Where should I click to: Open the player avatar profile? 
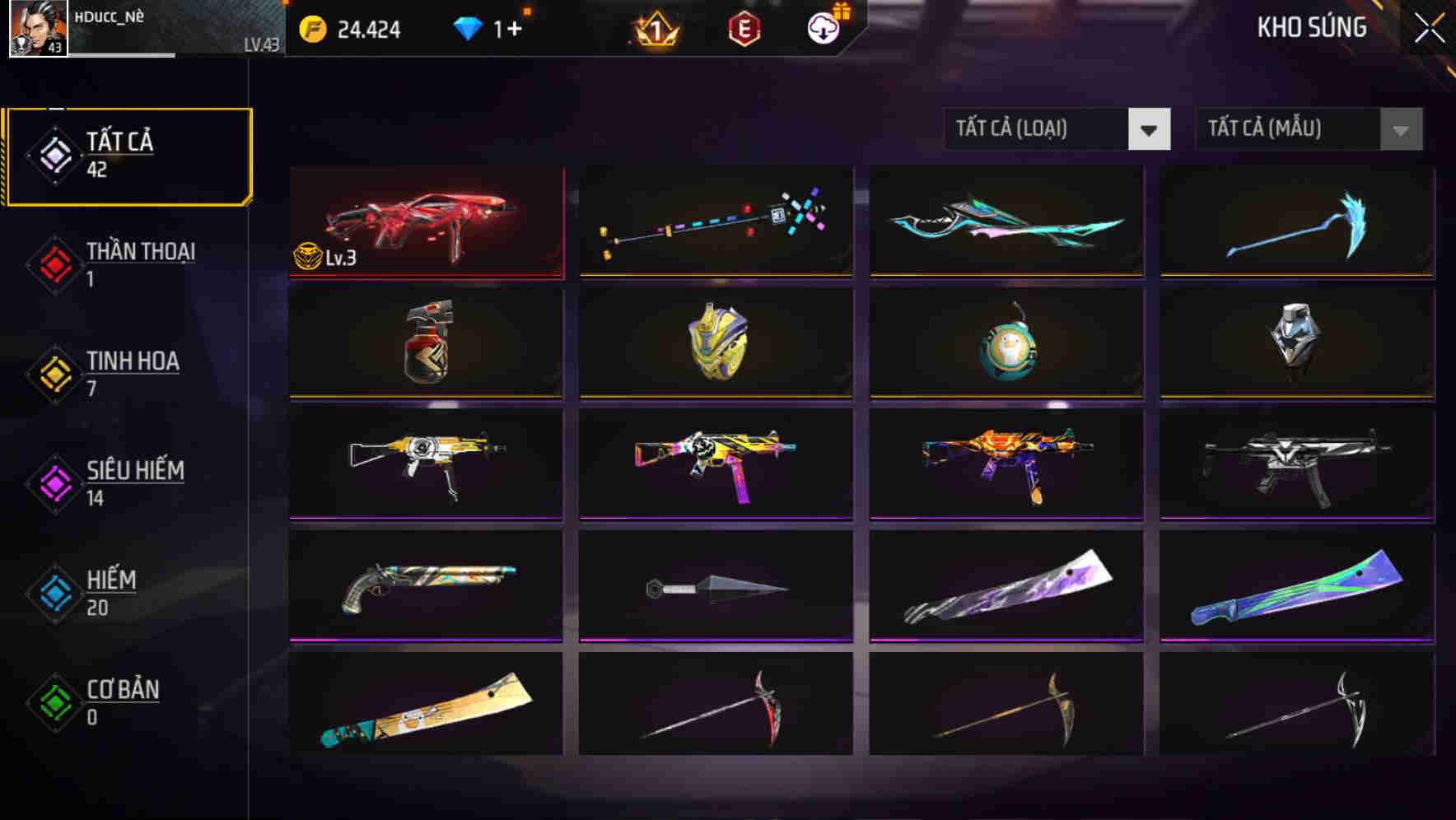38,30
